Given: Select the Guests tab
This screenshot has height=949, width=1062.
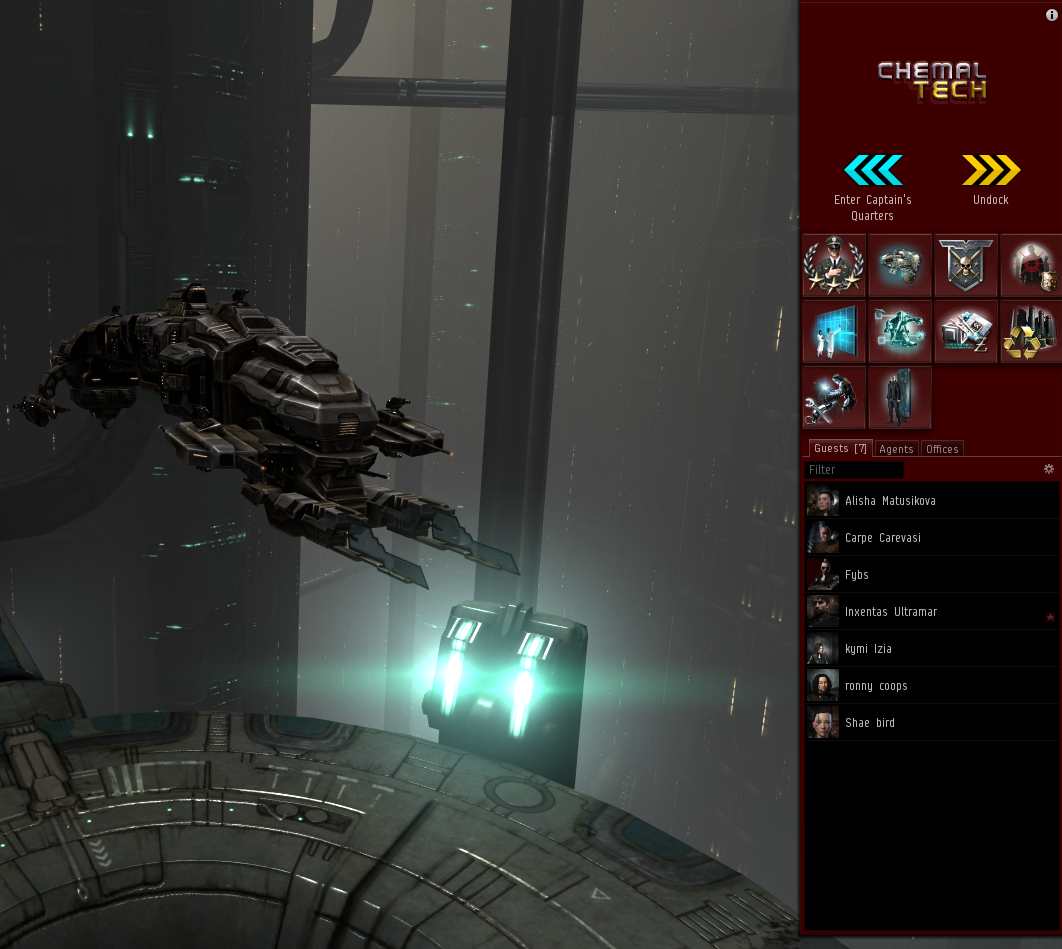Looking at the screenshot, I should [840, 448].
